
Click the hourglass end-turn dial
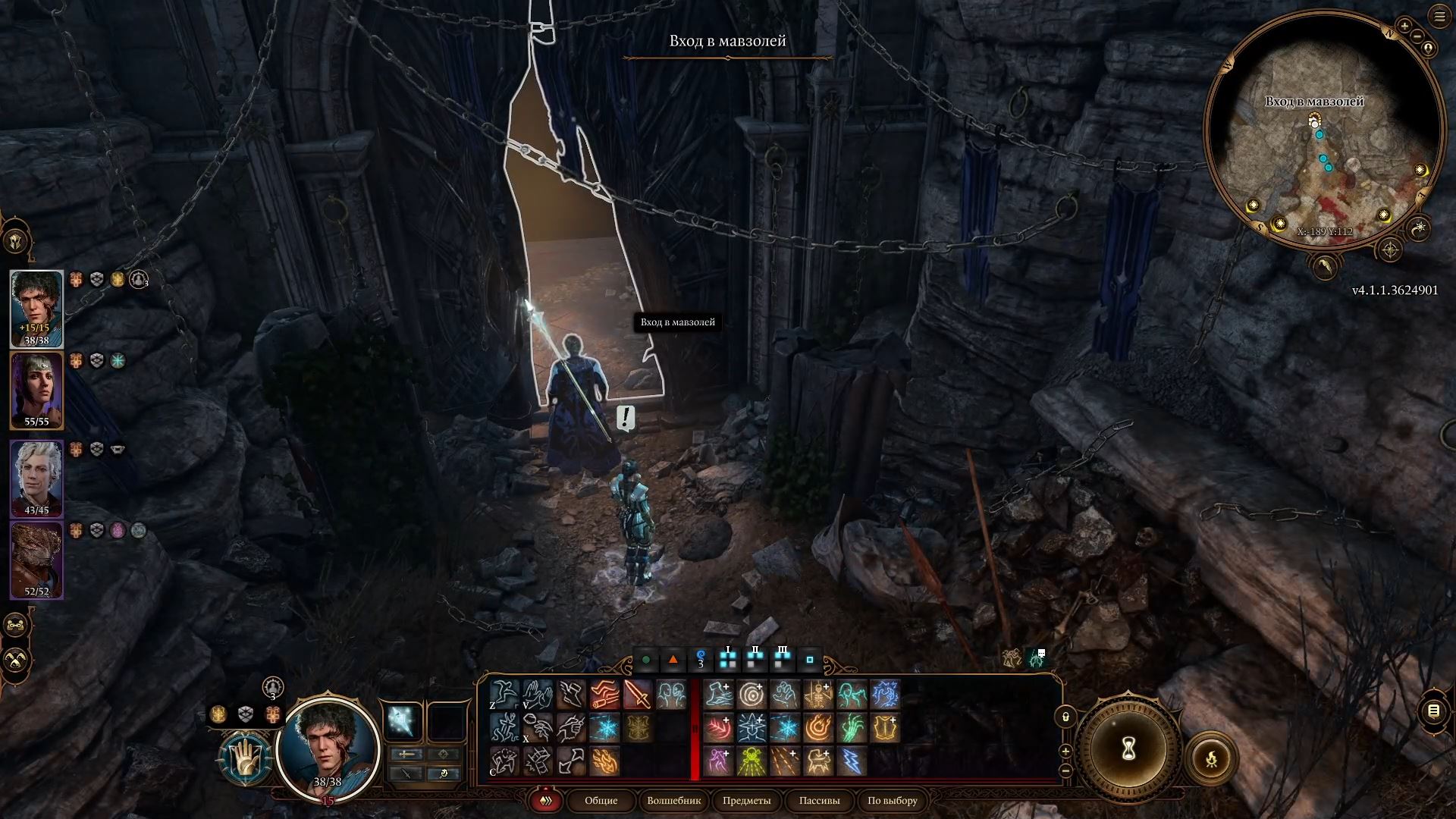(x=1128, y=750)
